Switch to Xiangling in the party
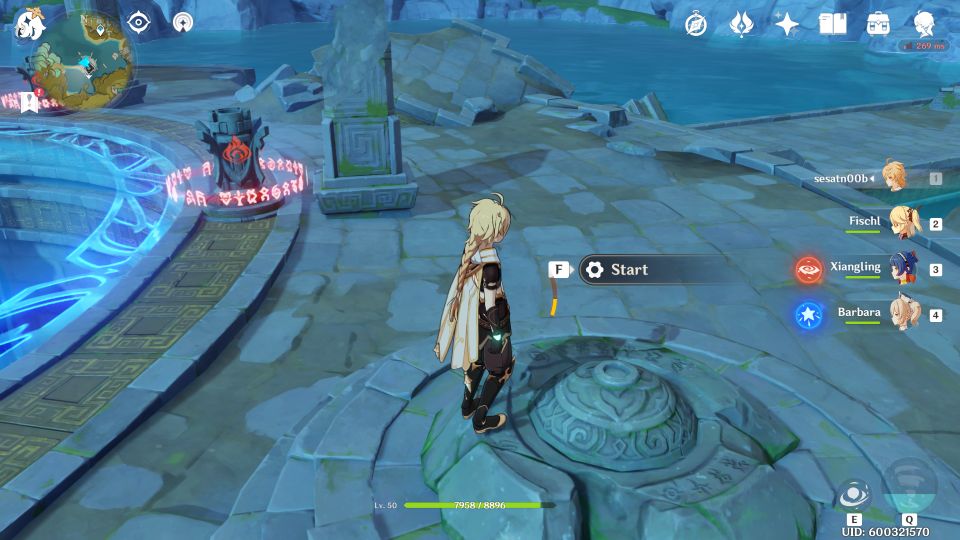Image resolution: width=960 pixels, height=540 pixels. pyautogui.click(x=905, y=268)
